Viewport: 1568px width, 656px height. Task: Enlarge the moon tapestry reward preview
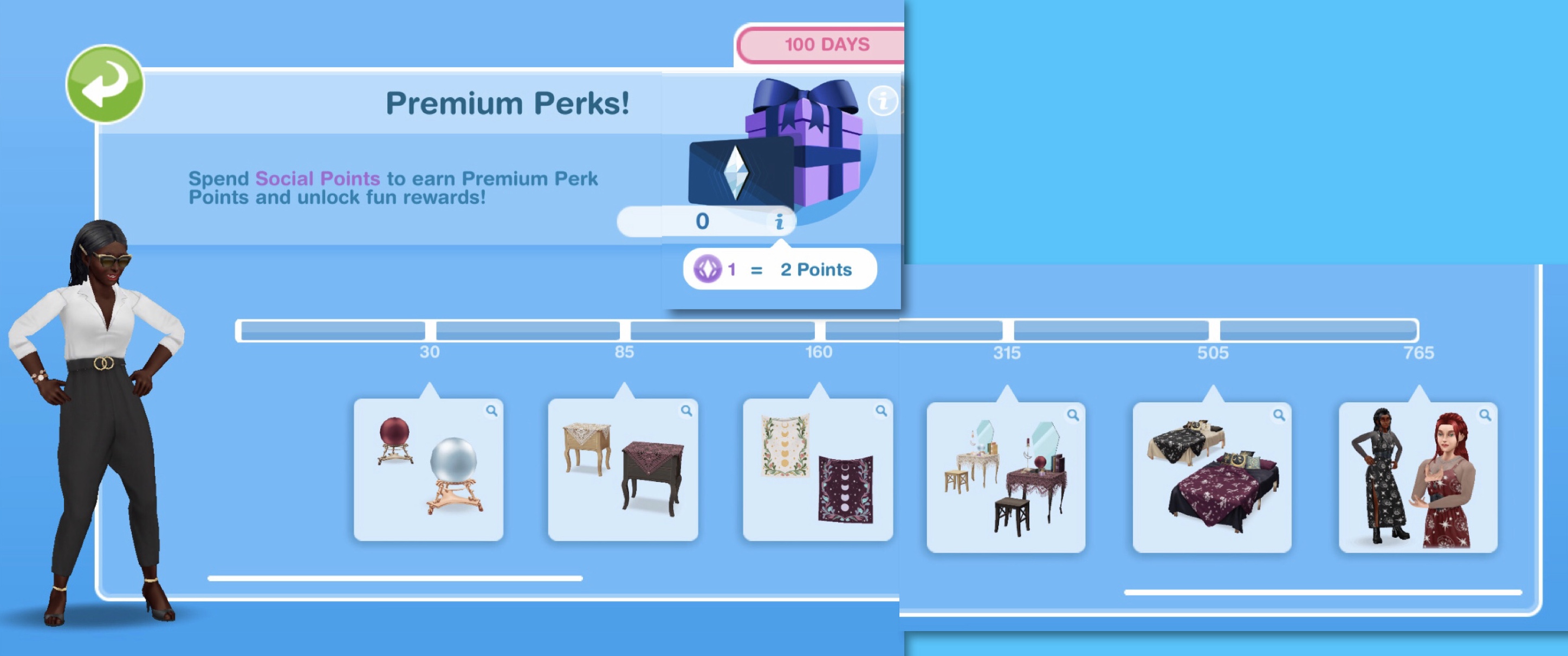pyautogui.click(x=881, y=411)
